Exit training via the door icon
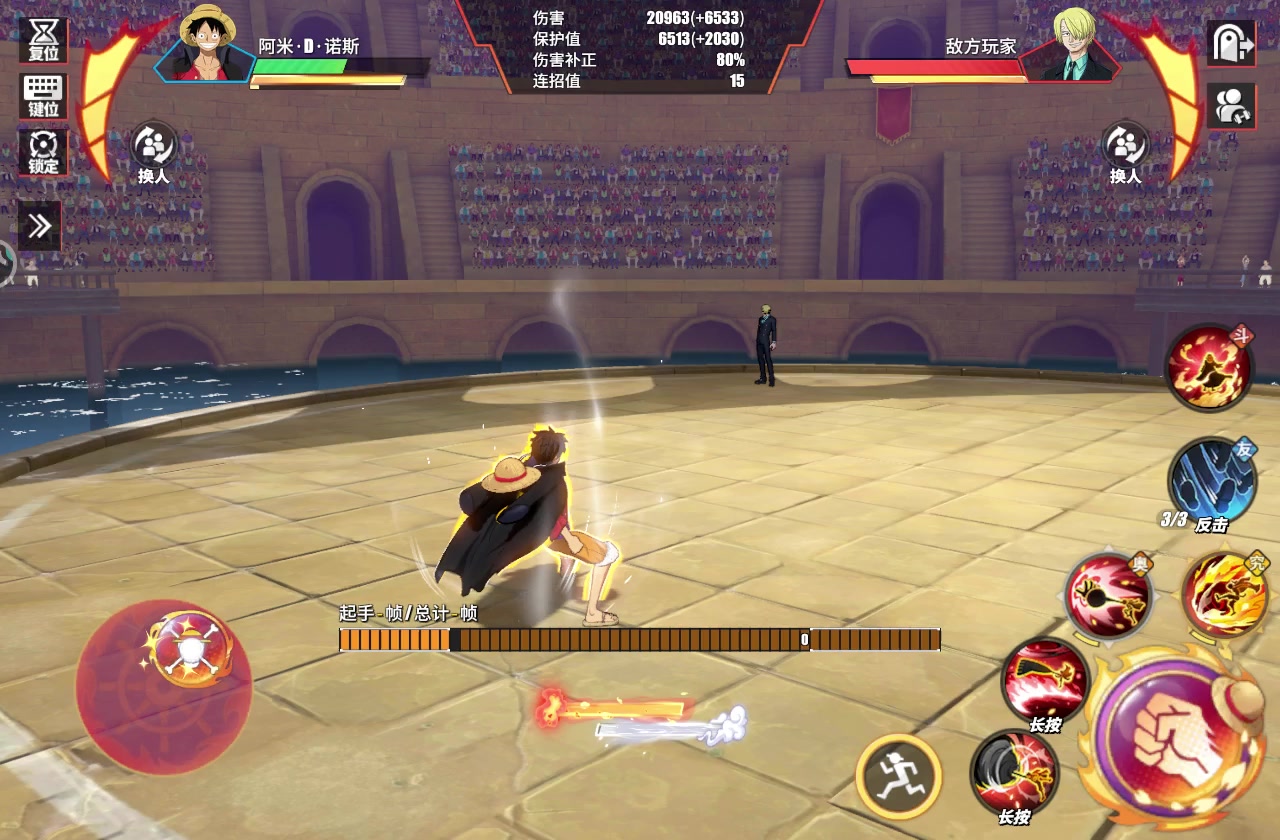 tap(1230, 43)
